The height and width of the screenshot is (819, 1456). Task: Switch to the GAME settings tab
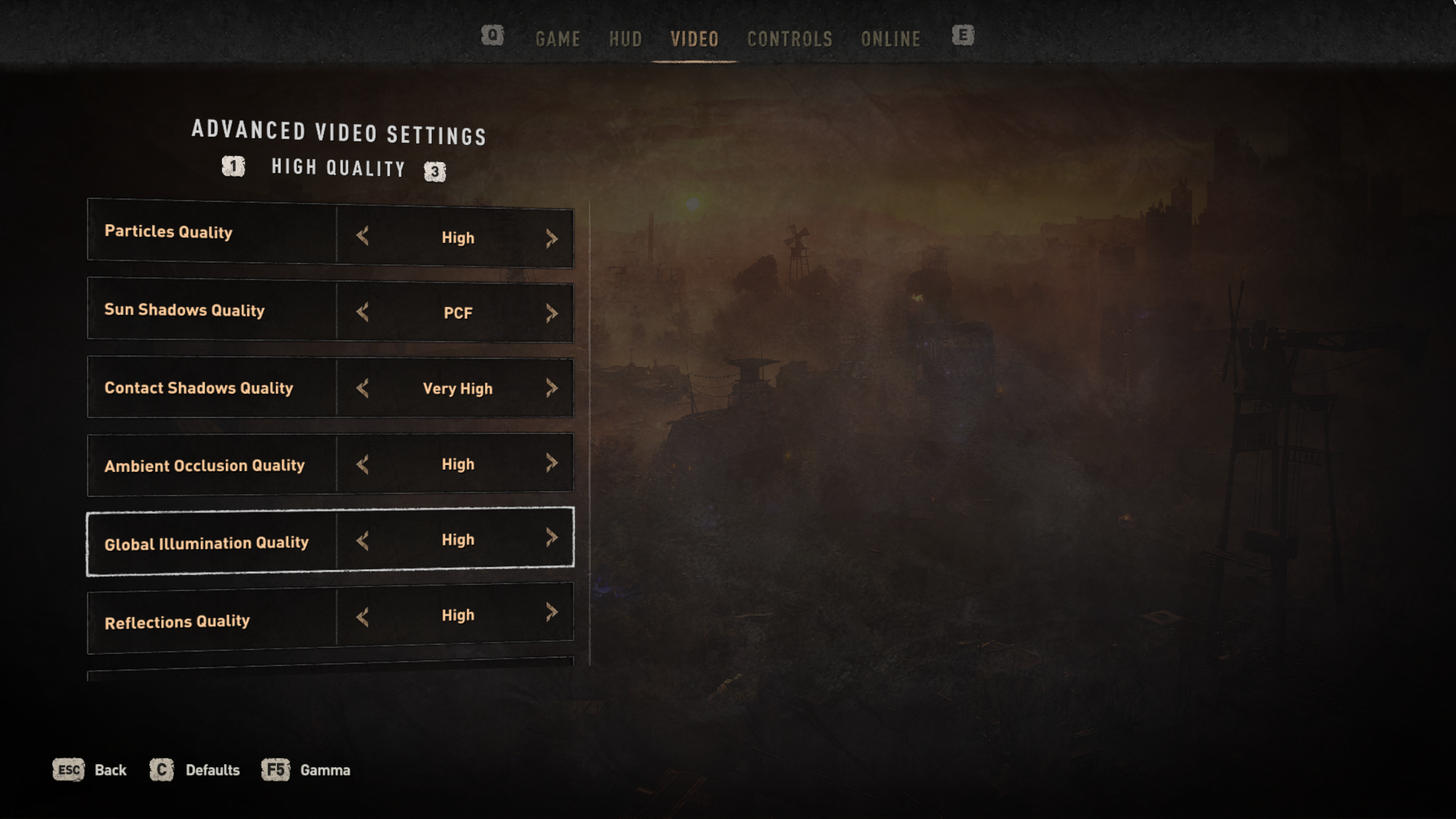pyautogui.click(x=557, y=39)
